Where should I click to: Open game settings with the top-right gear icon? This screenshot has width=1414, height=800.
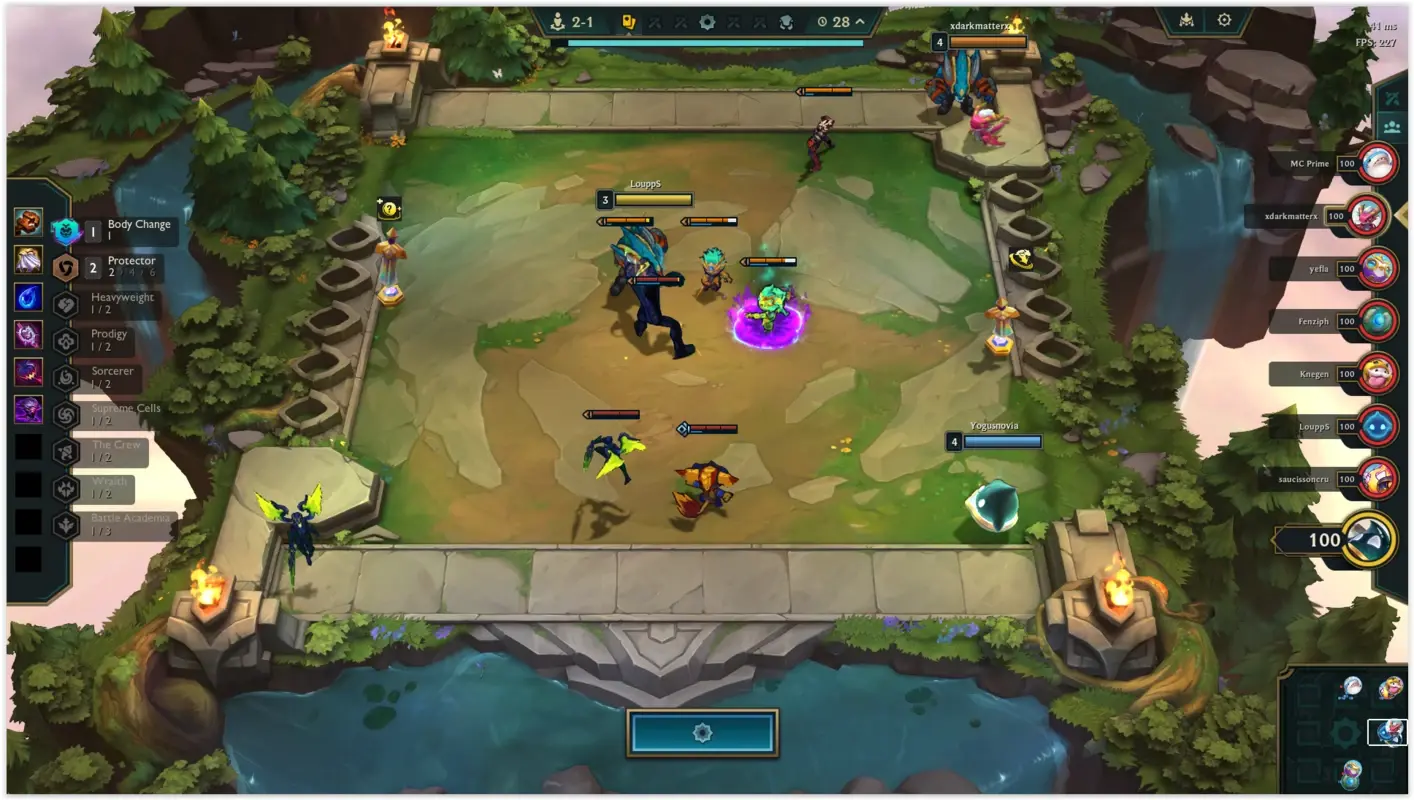[x=1222, y=17]
